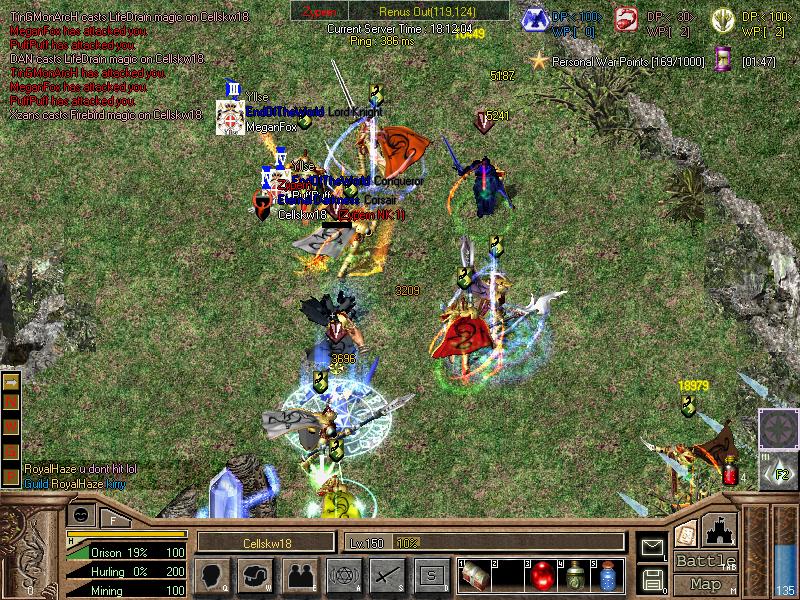Screen dimensions: 800x600
Task: Click the square S button
Action: point(430,574)
